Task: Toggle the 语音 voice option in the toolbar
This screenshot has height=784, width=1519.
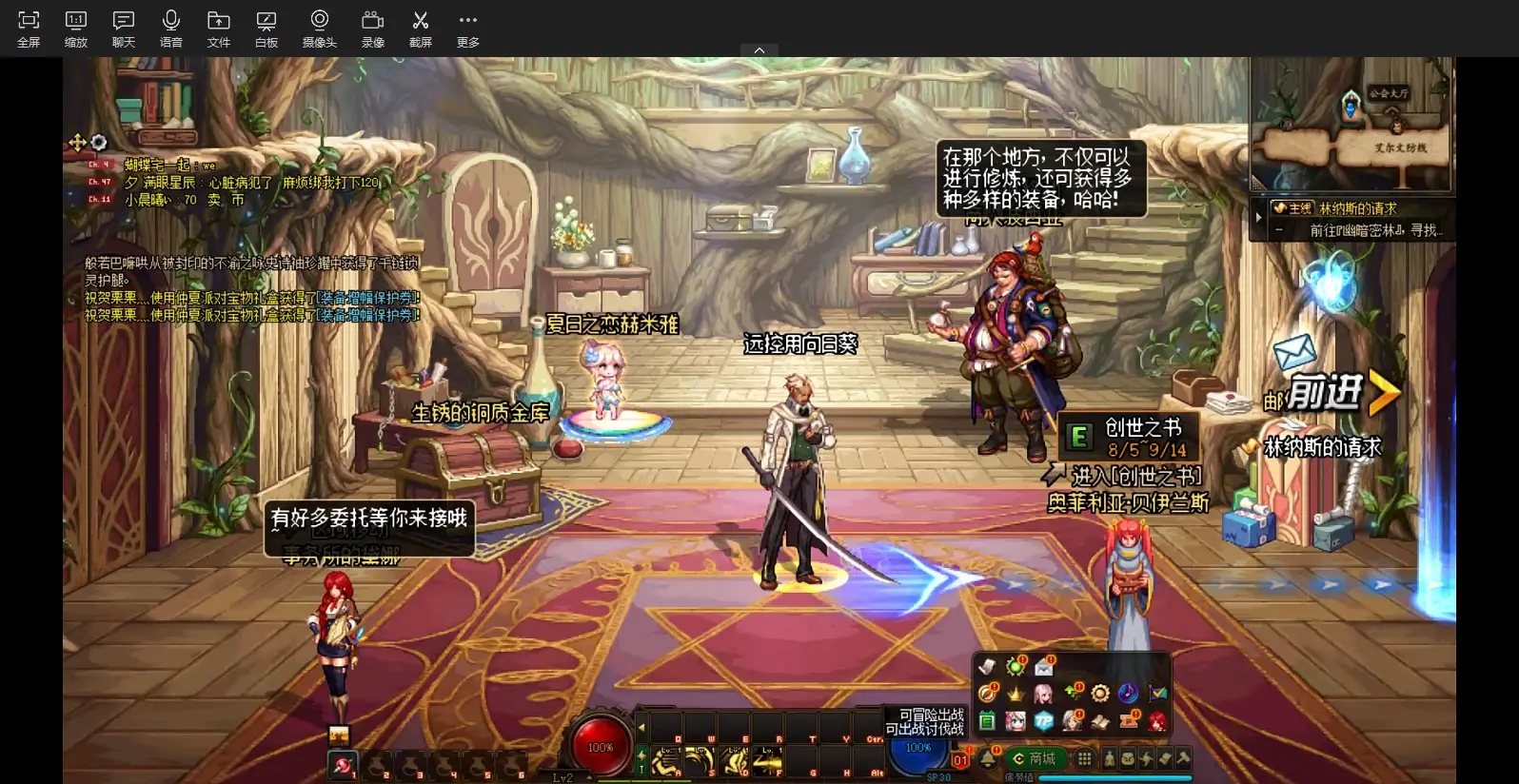Action: (x=170, y=29)
